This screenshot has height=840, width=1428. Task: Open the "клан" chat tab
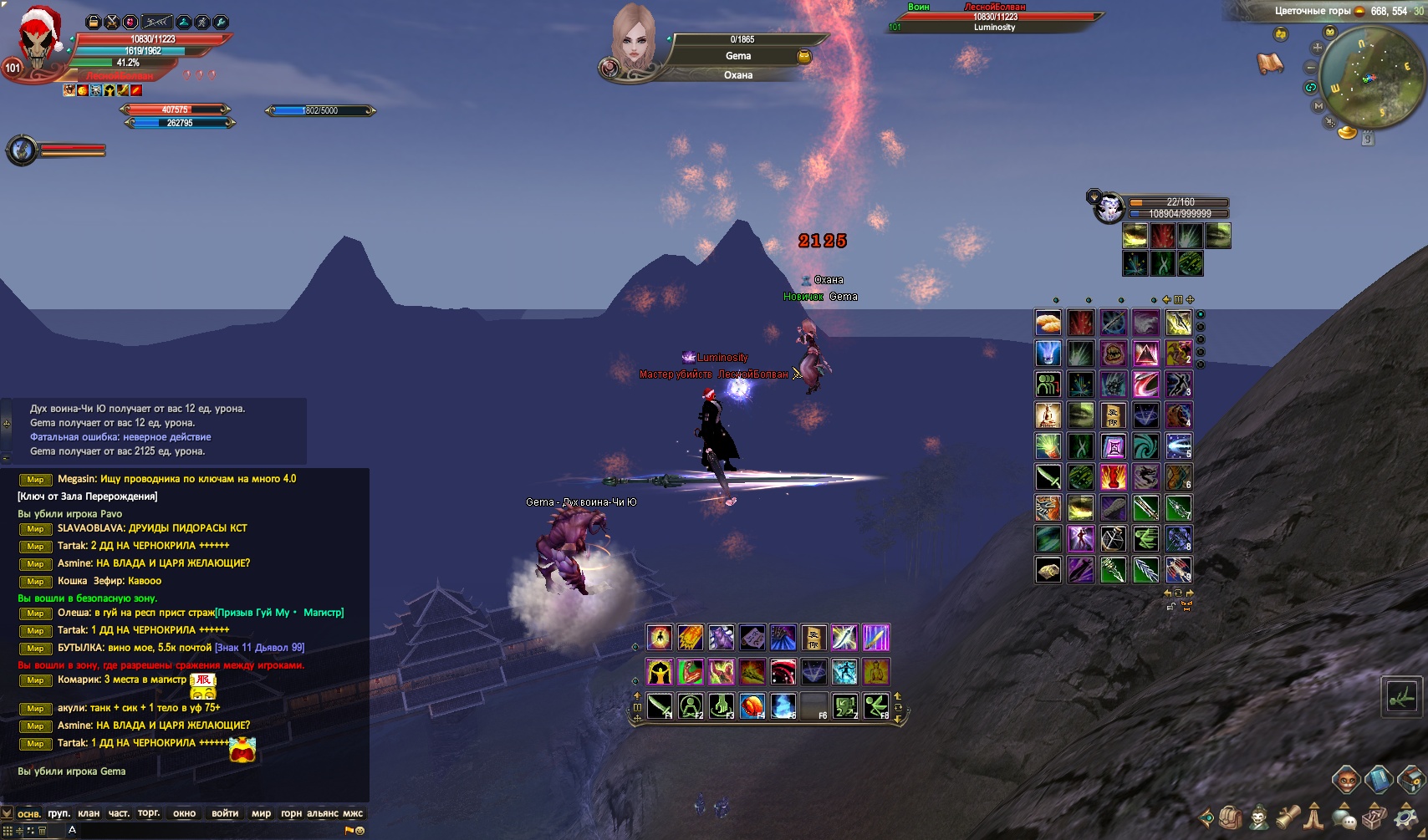(89, 813)
